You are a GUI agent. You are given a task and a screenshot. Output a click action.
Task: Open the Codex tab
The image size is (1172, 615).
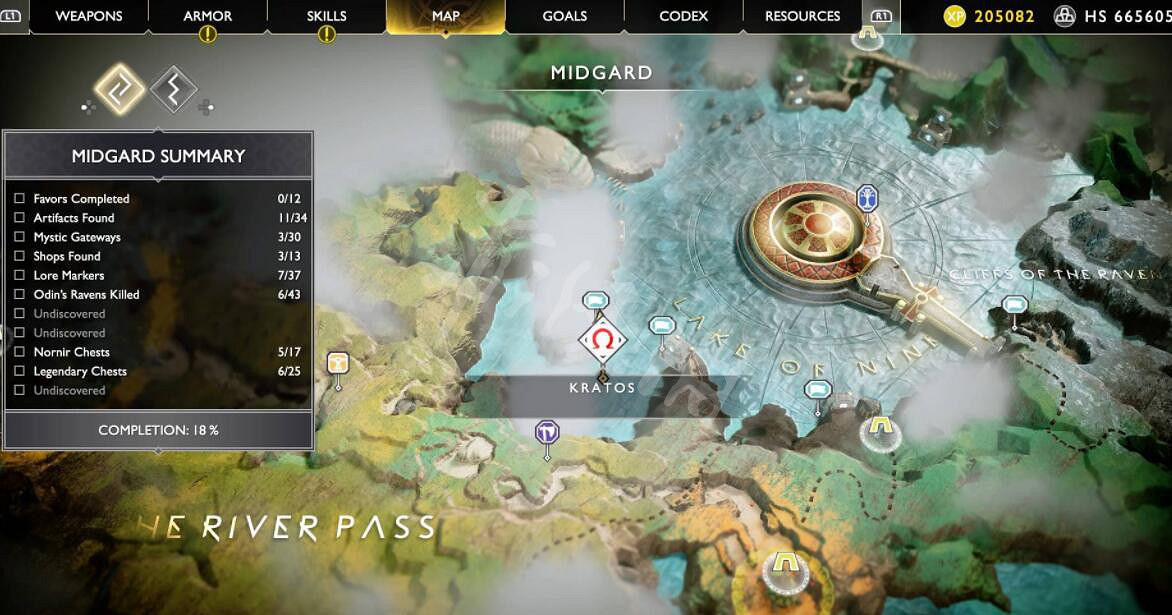[x=683, y=16]
